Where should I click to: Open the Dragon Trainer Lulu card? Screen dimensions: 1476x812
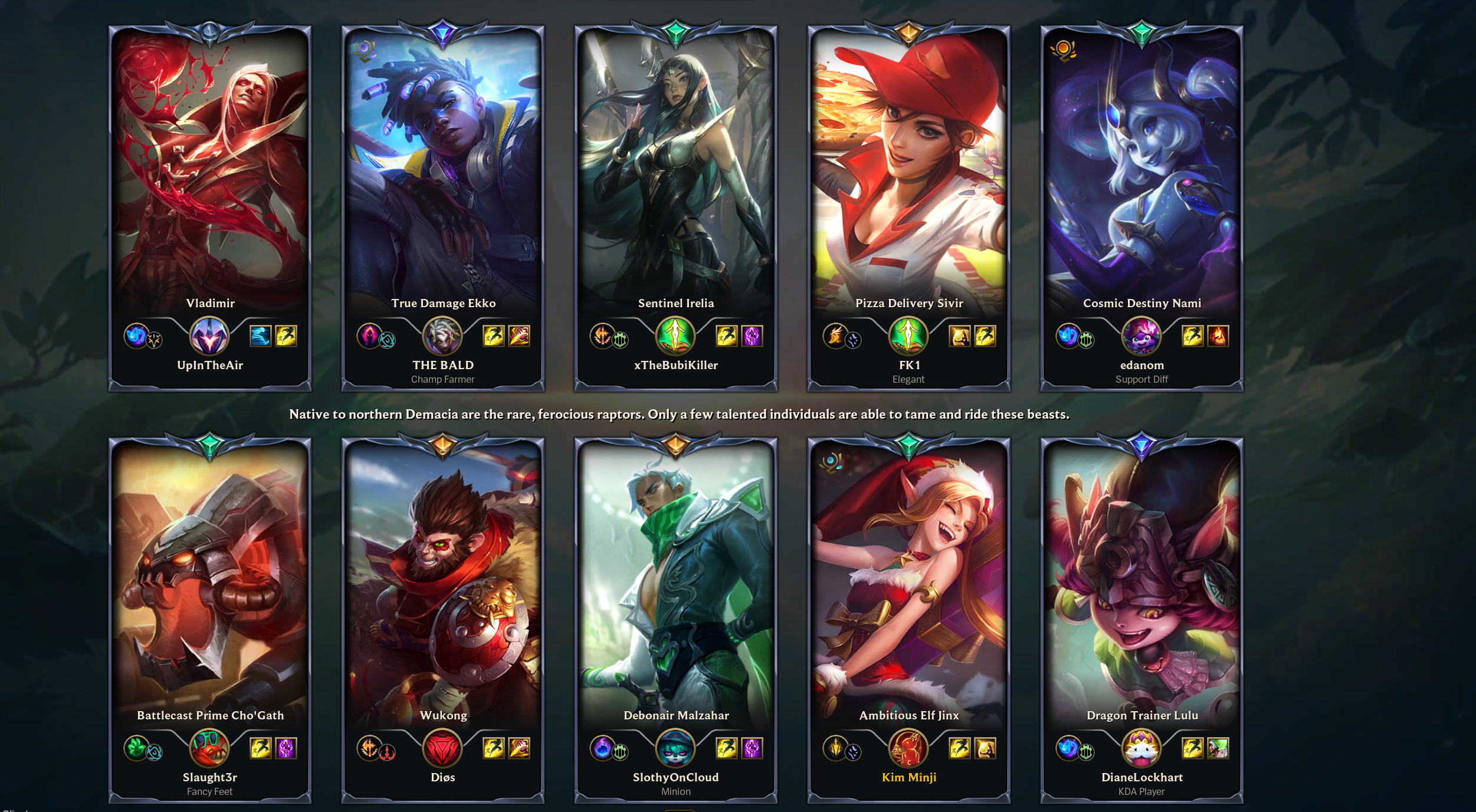tap(1142, 590)
